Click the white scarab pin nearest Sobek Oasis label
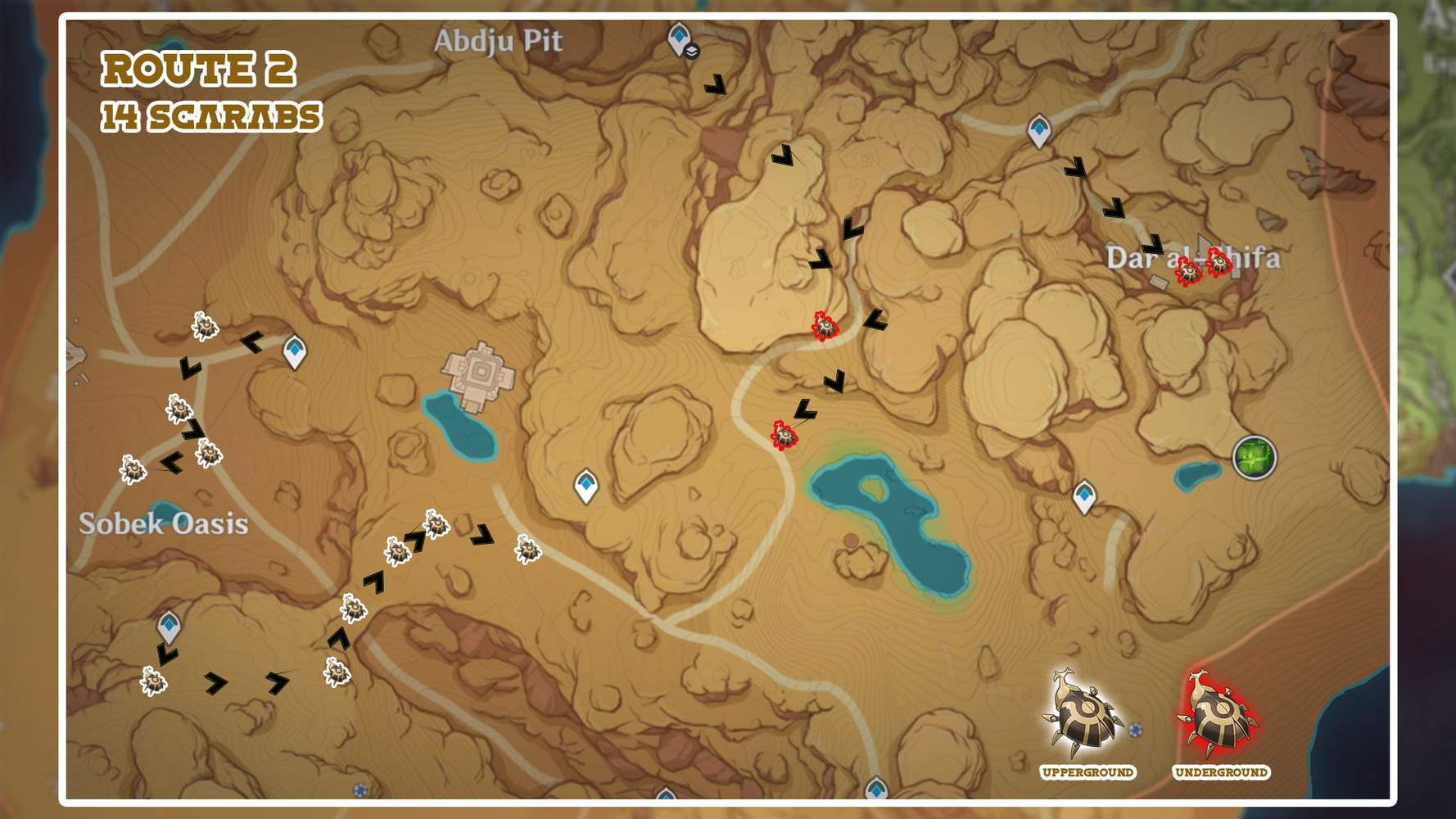Image resolution: width=1456 pixels, height=819 pixels. click(x=133, y=469)
